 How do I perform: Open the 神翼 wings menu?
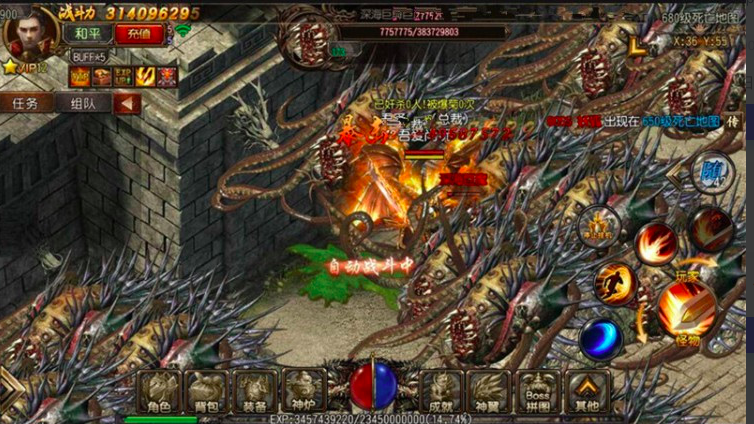tap(488, 391)
